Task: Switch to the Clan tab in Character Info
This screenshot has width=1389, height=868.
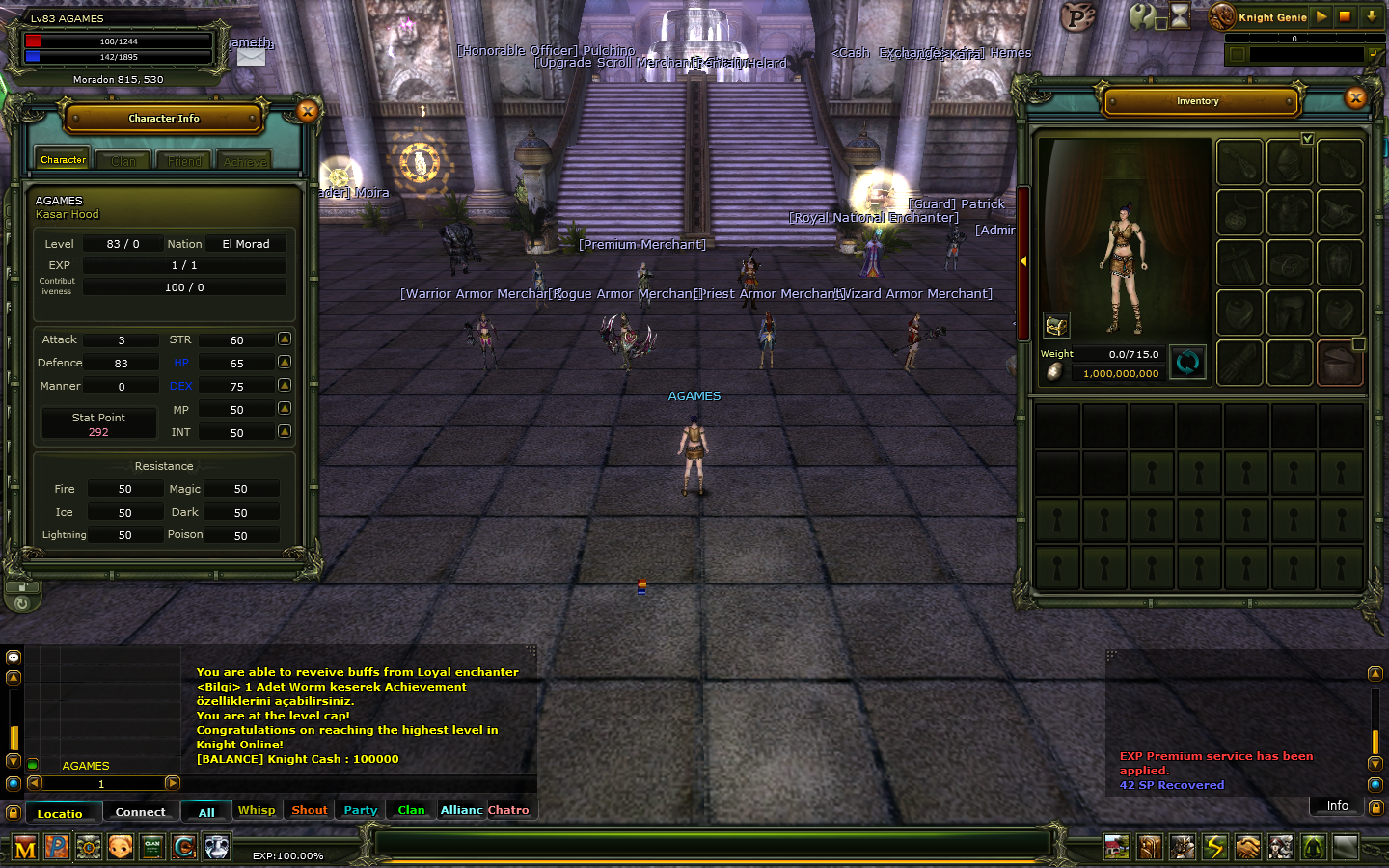Action: (123, 161)
